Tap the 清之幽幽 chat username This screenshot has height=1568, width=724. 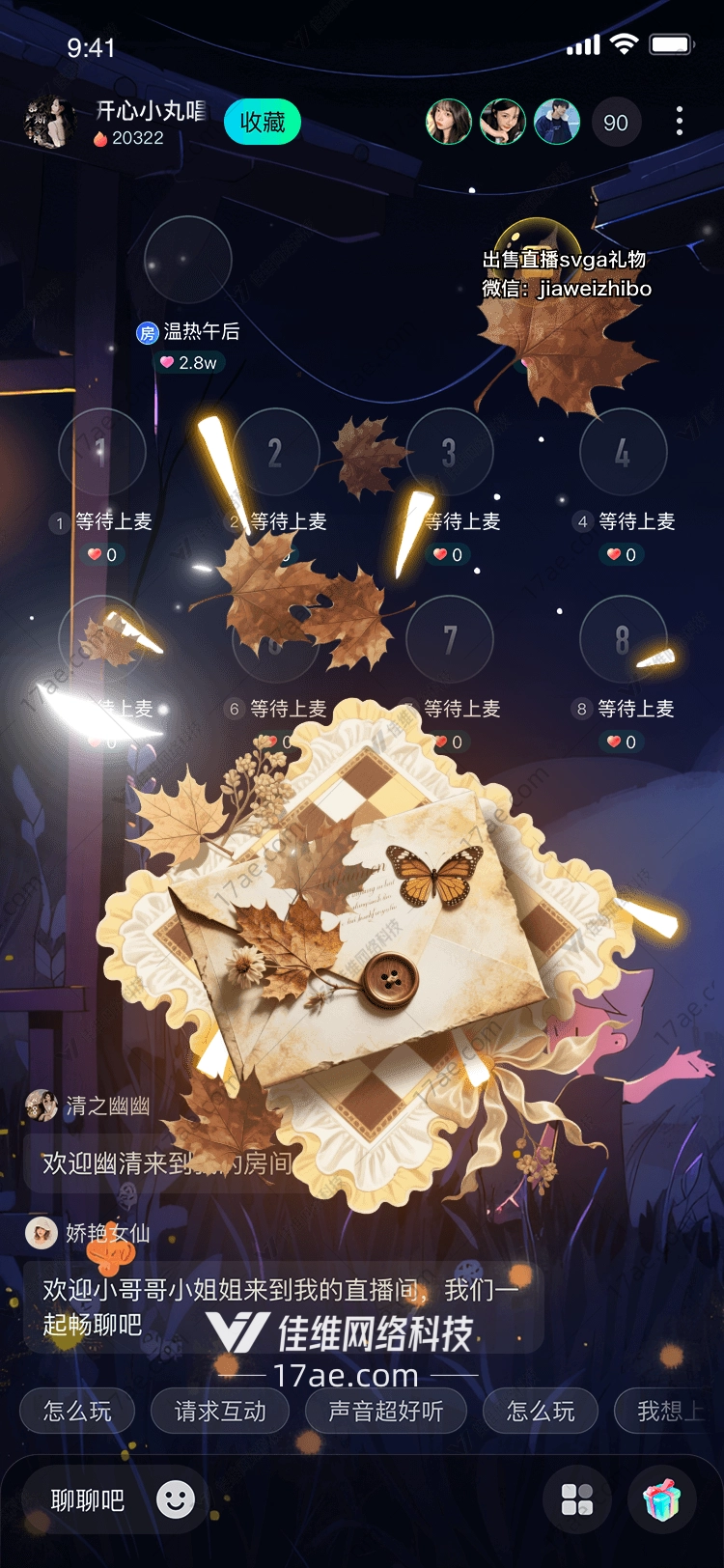pos(107,1106)
